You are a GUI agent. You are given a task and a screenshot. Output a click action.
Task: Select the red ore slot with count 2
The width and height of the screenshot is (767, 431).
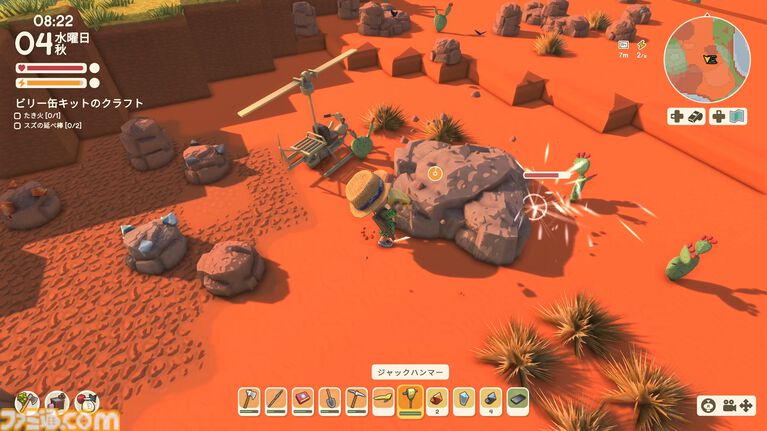437,401
